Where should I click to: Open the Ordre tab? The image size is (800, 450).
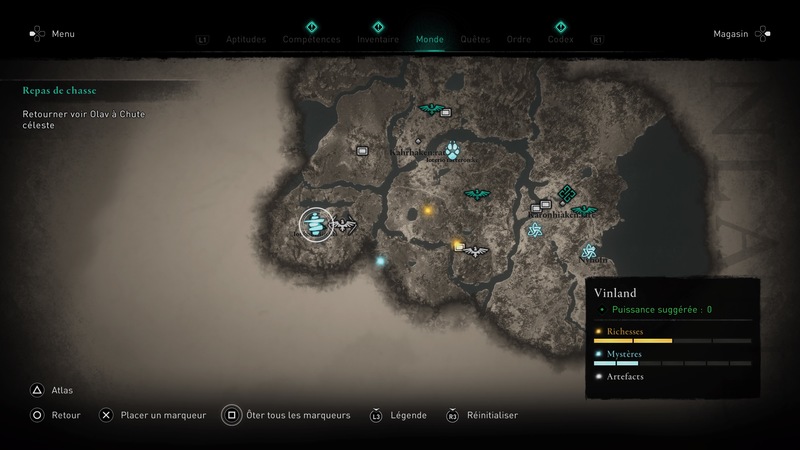point(519,40)
